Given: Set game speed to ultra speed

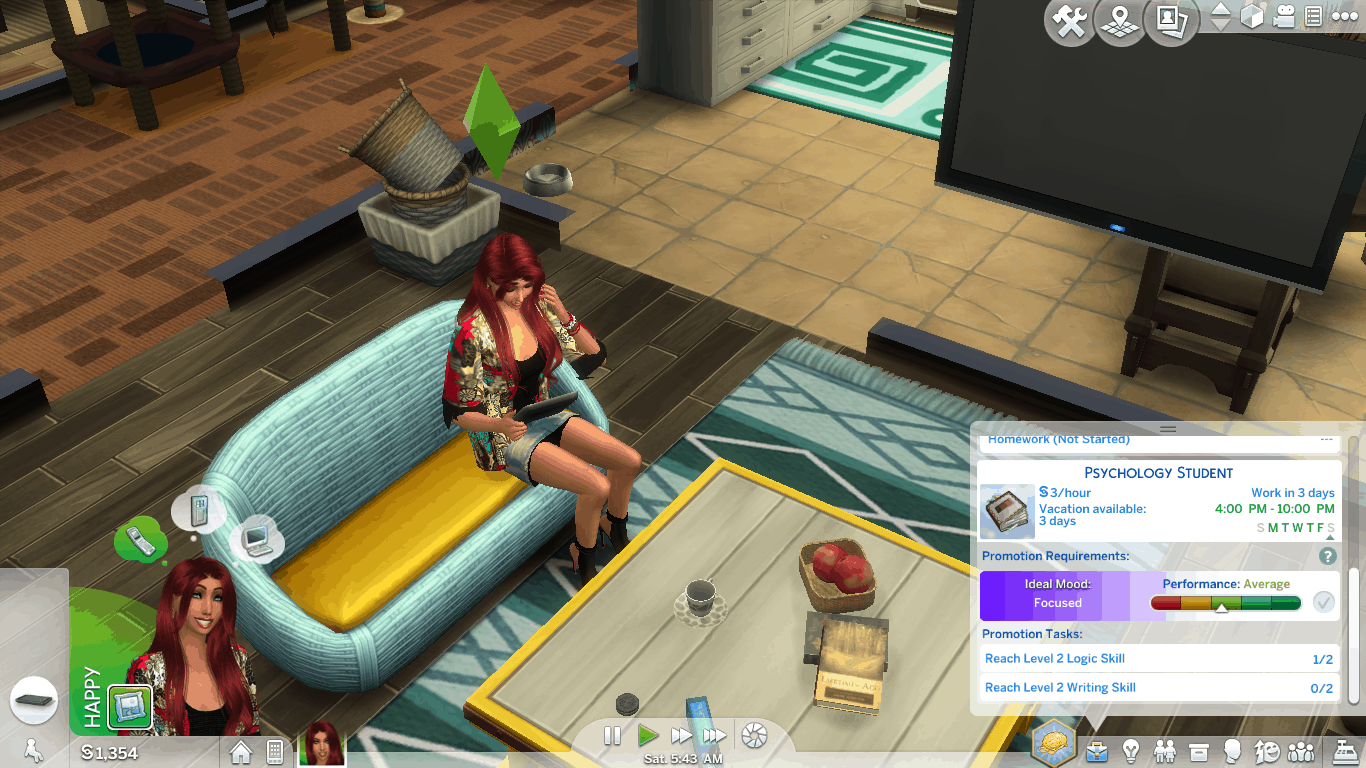Looking at the screenshot, I should click(714, 736).
